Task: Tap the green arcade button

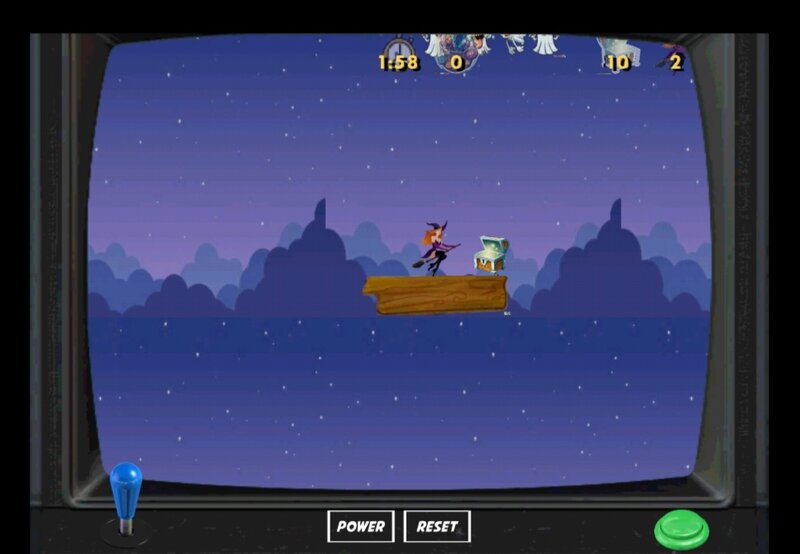Action: point(681,529)
